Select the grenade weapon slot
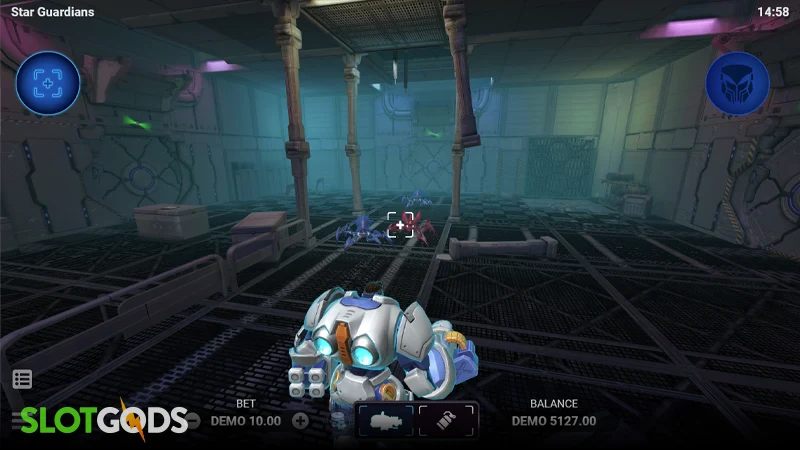 tap(447, 421)
